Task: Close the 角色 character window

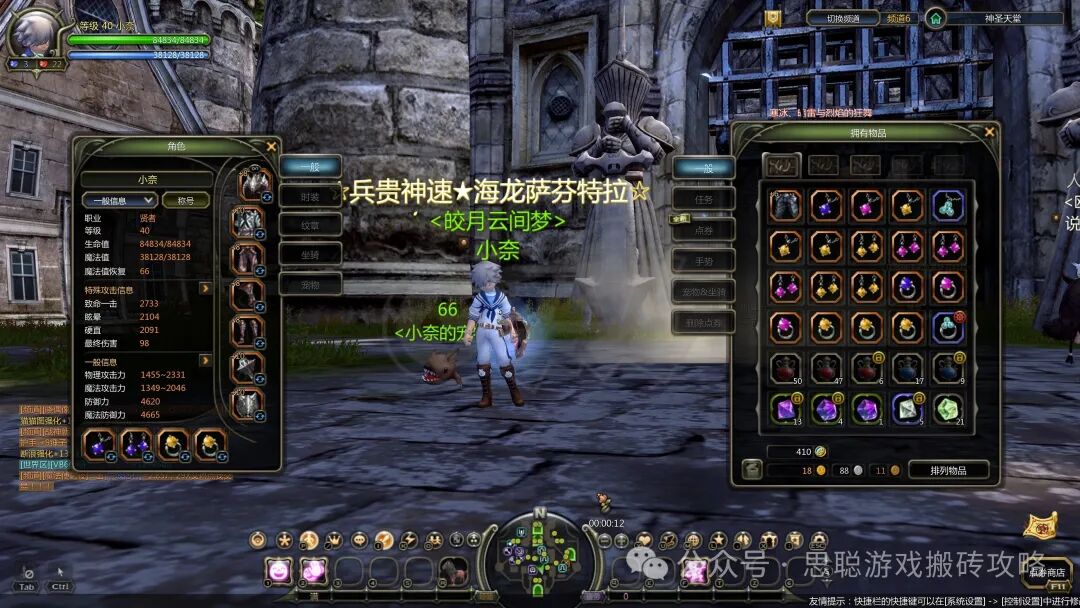Action: pyautogui.click(x=271, y=145)
